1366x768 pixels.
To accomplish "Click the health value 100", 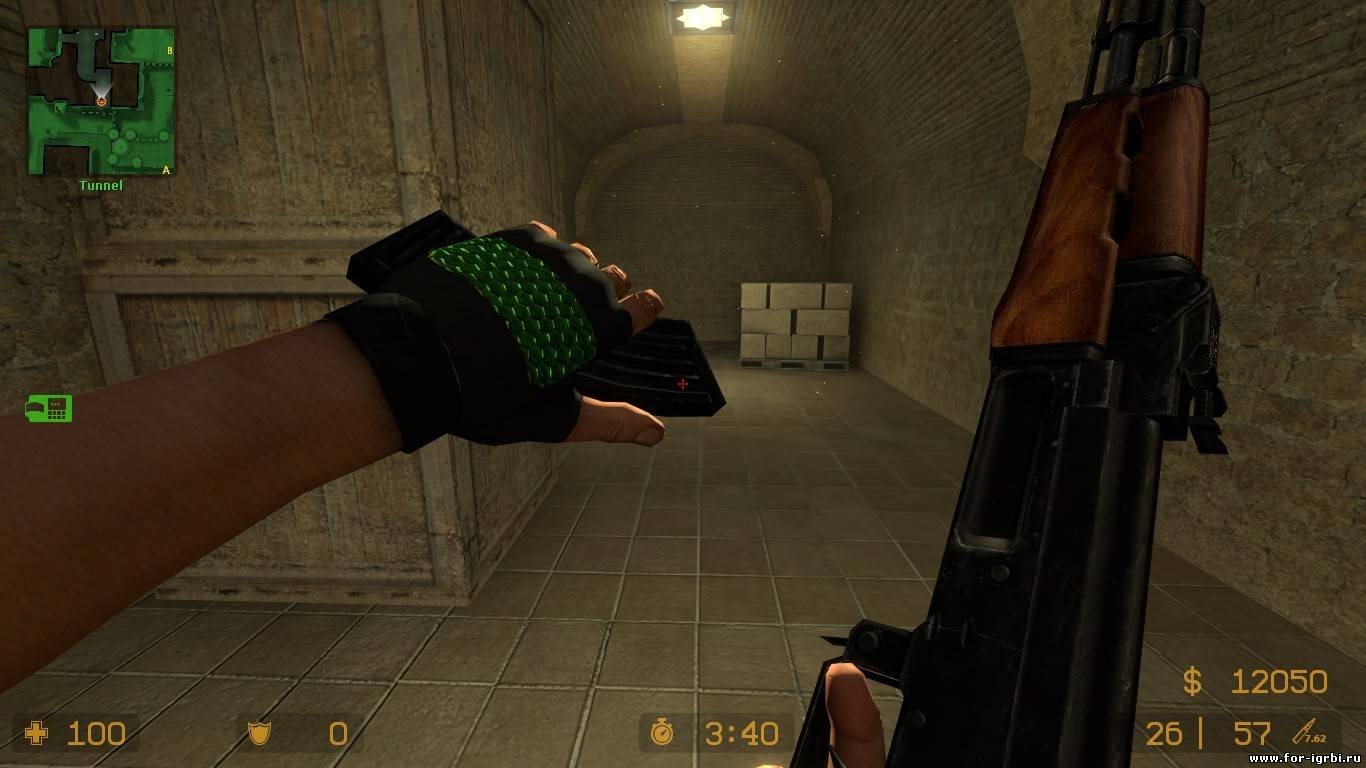I will [95, 735].
